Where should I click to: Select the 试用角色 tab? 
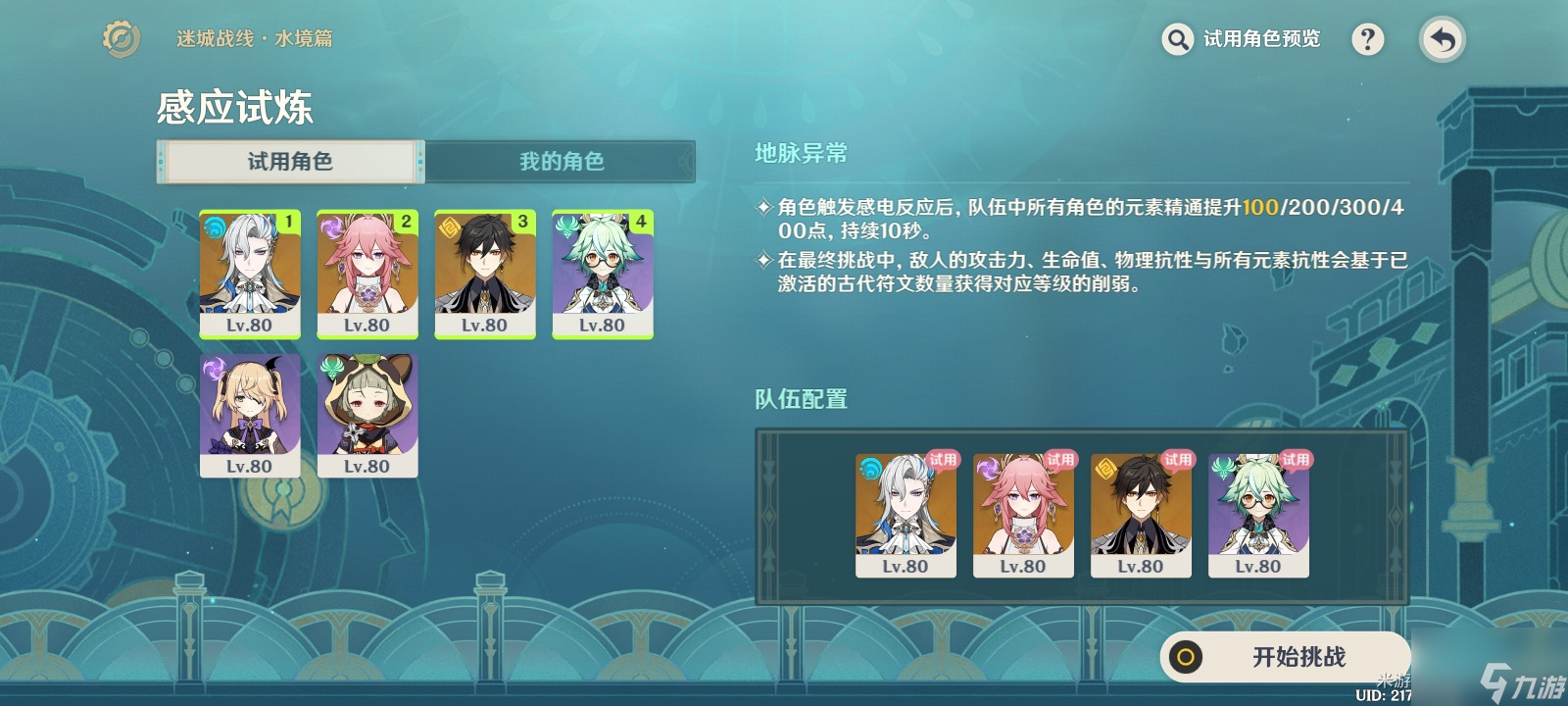[289, 162]
